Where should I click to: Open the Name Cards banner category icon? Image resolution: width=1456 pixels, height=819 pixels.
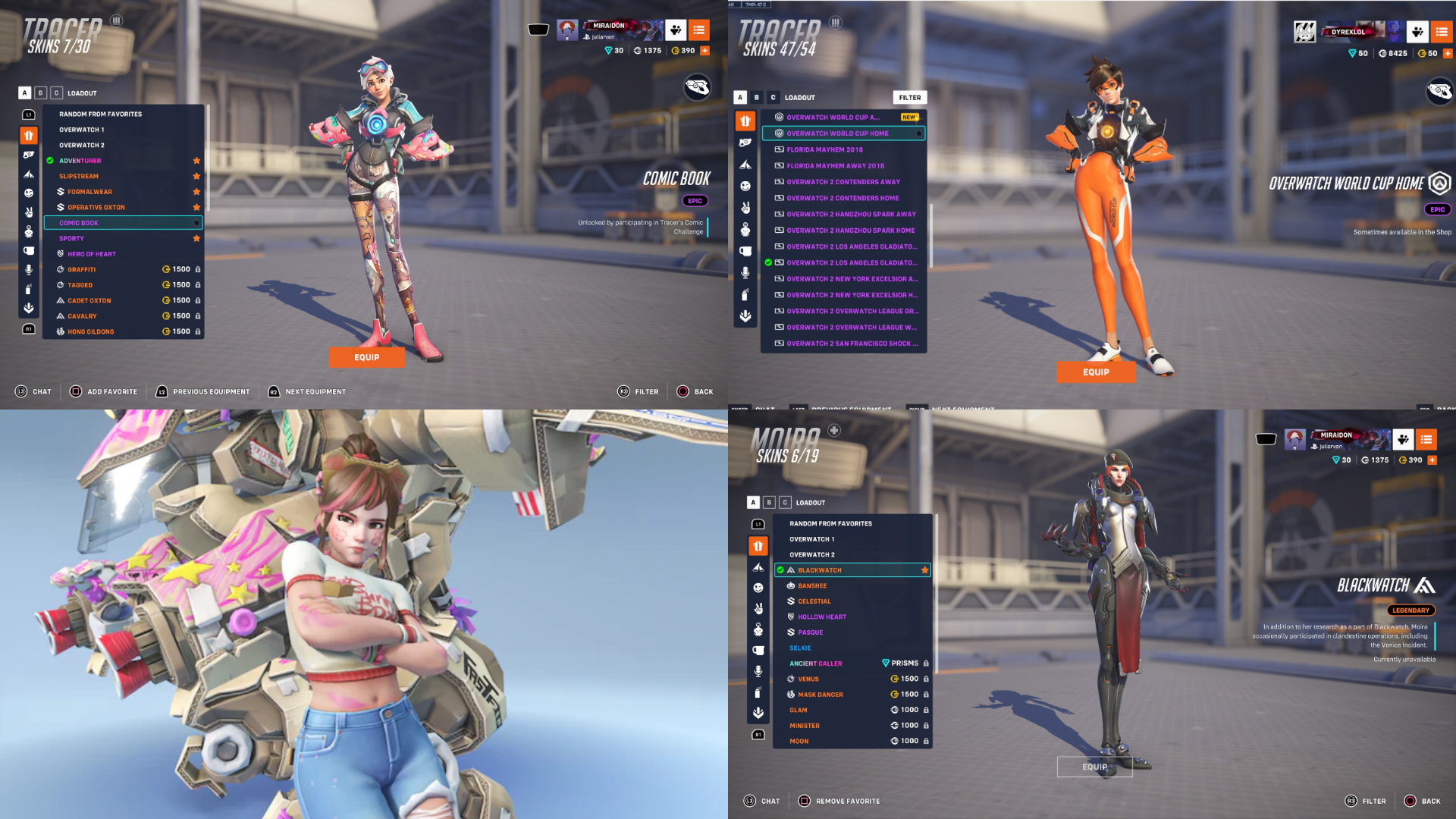[x=28, y=174]
